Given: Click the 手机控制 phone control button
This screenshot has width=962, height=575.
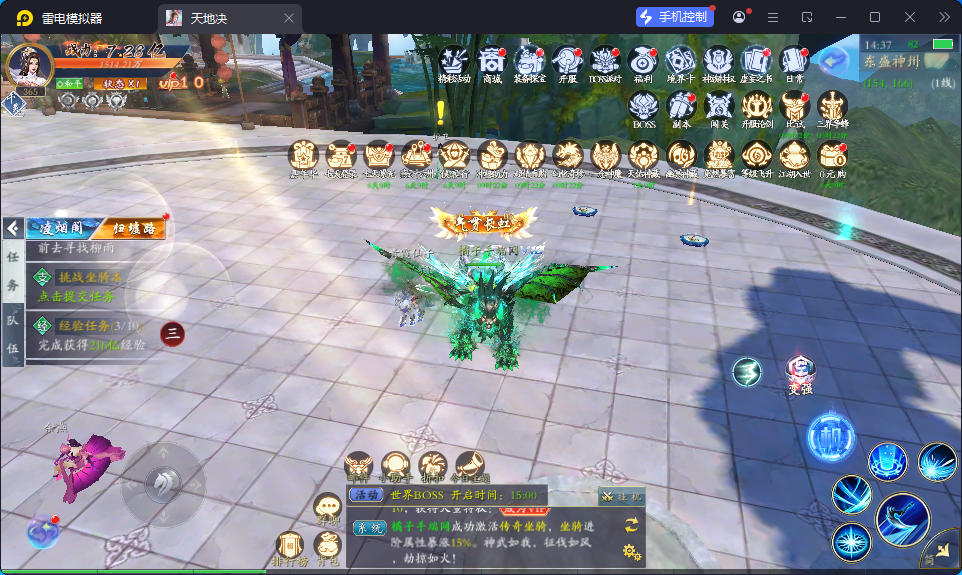Looking at the screenshot, I should point(674,17).
